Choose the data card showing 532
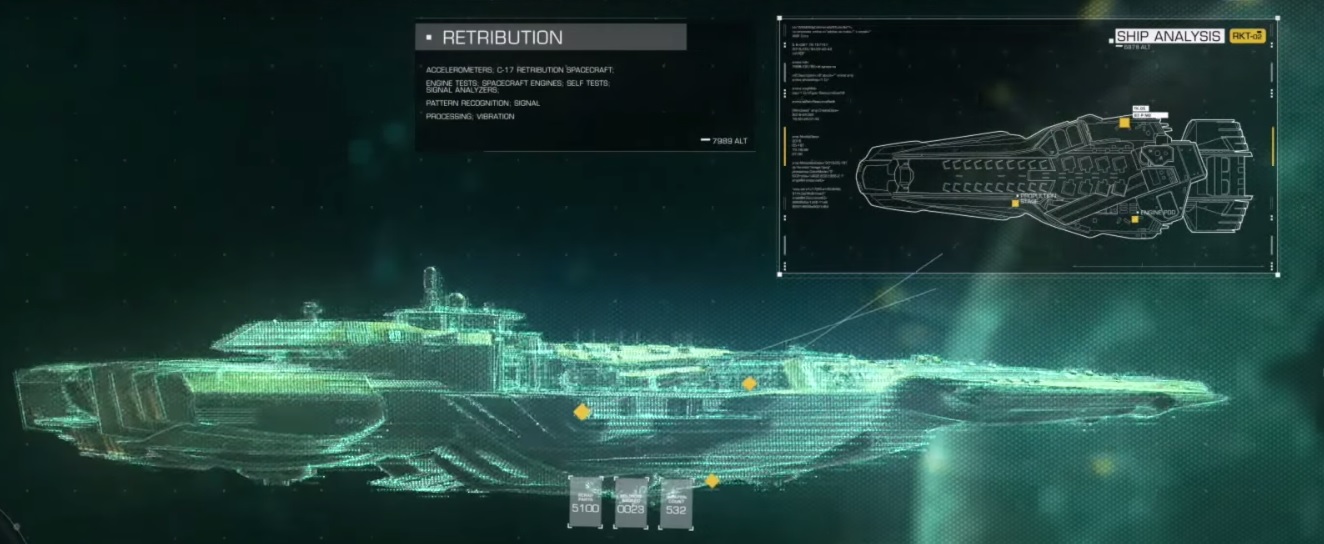 click(x=675, y=503)
